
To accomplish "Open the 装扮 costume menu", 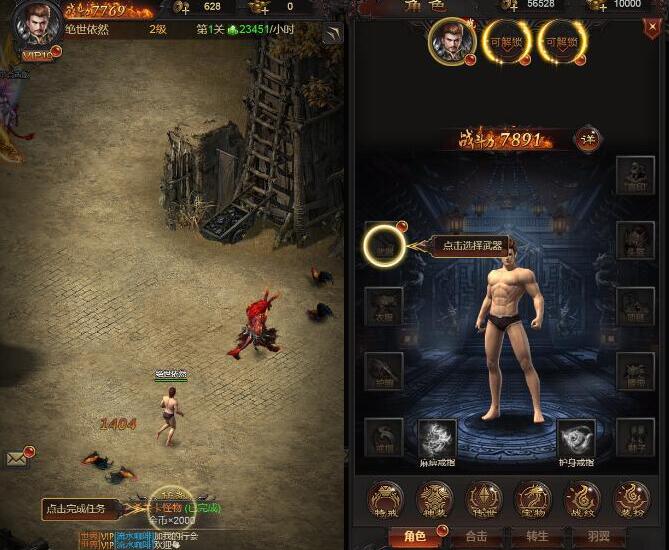I will (x=630, y=497).
